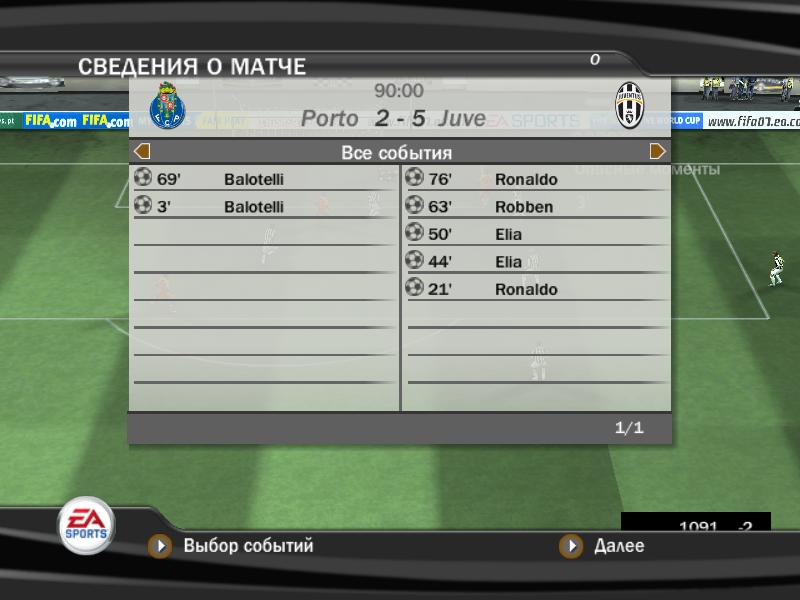800x600 pixels.
Task: Show the next event category with right arrow
Action: pyautogui.click(x=658, y=152)
